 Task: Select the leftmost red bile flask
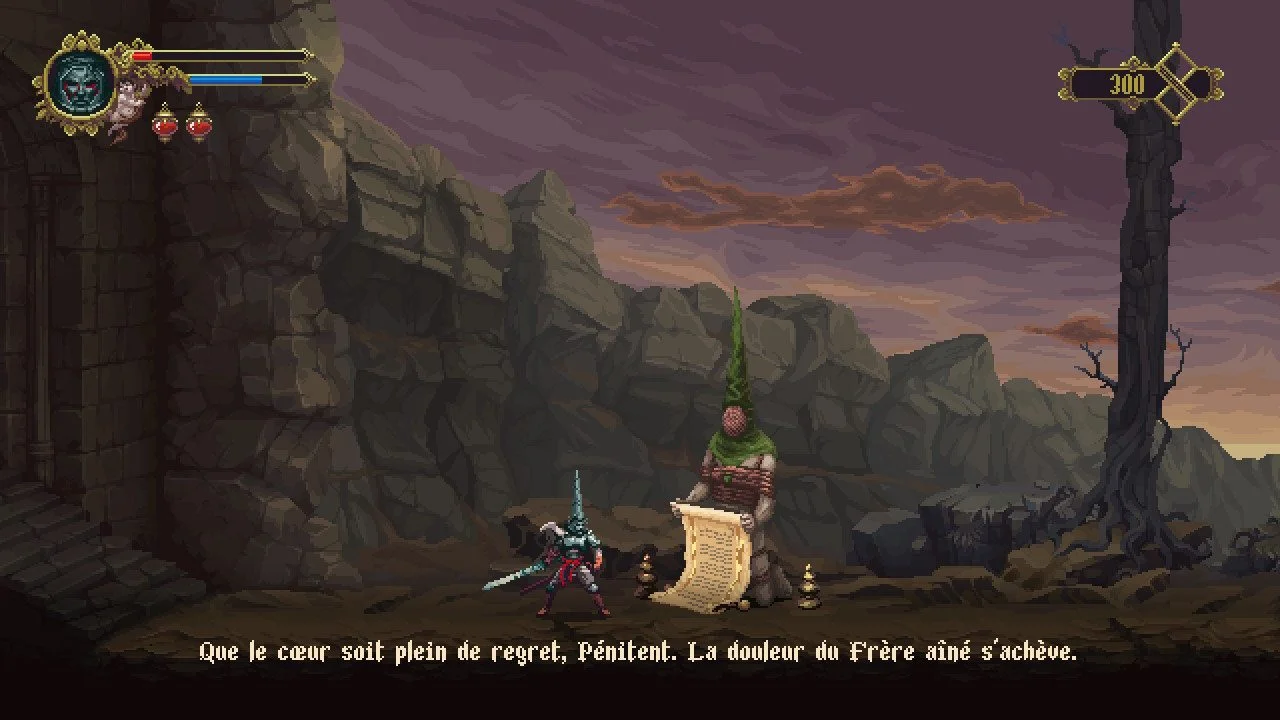pyautogui.click(x=164, y=123)
